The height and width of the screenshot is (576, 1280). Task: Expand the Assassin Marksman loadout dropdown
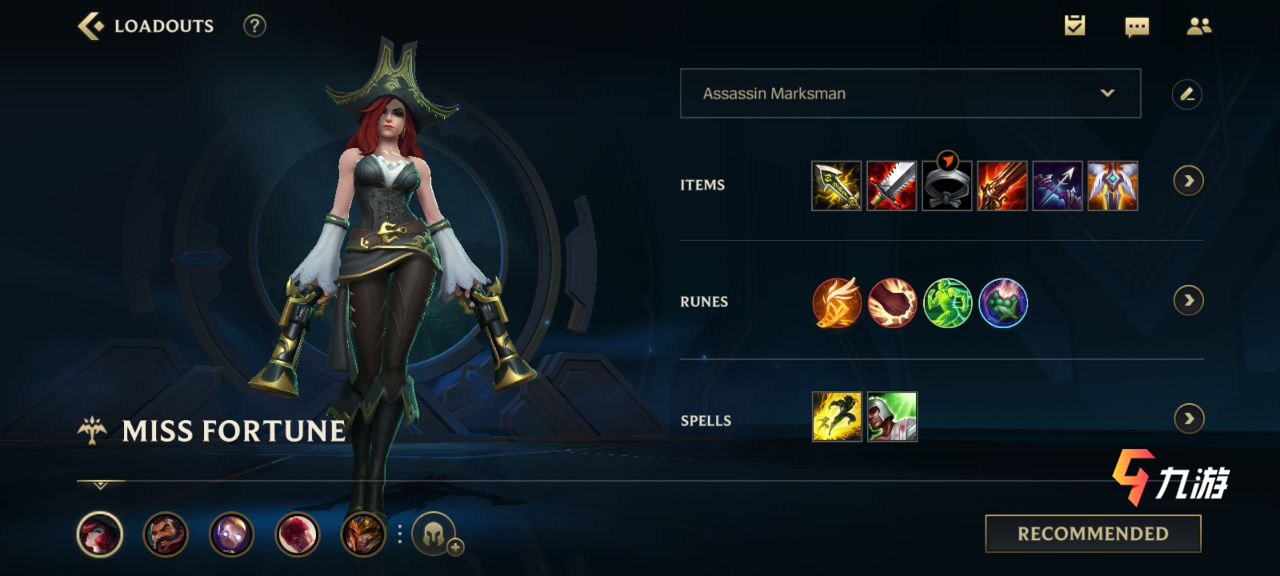tap(1107, 93)
